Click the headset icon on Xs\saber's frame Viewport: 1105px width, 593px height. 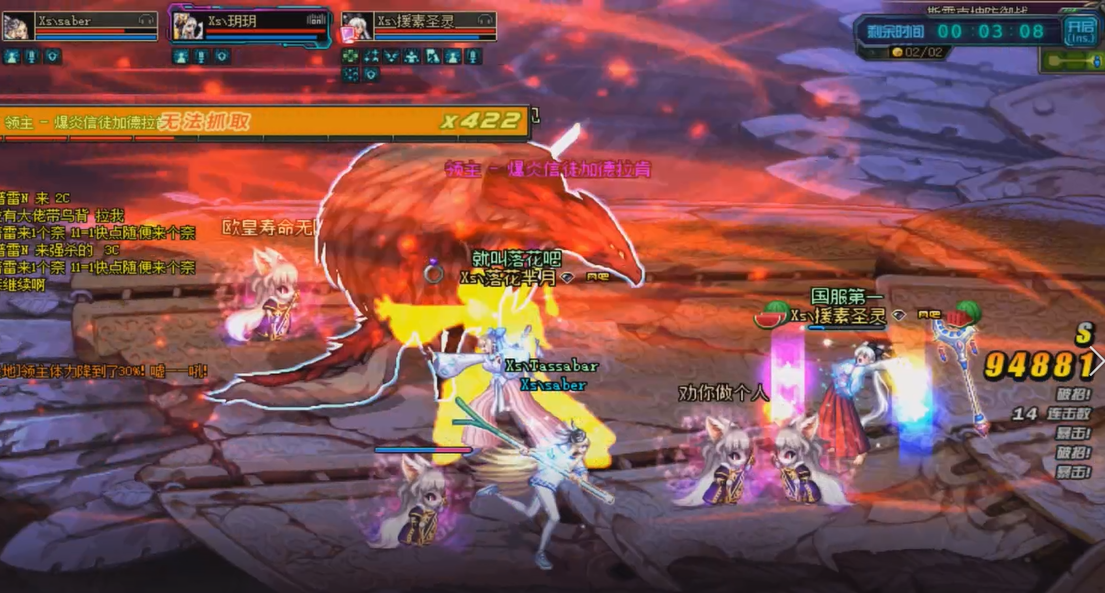tap(146, 19)
